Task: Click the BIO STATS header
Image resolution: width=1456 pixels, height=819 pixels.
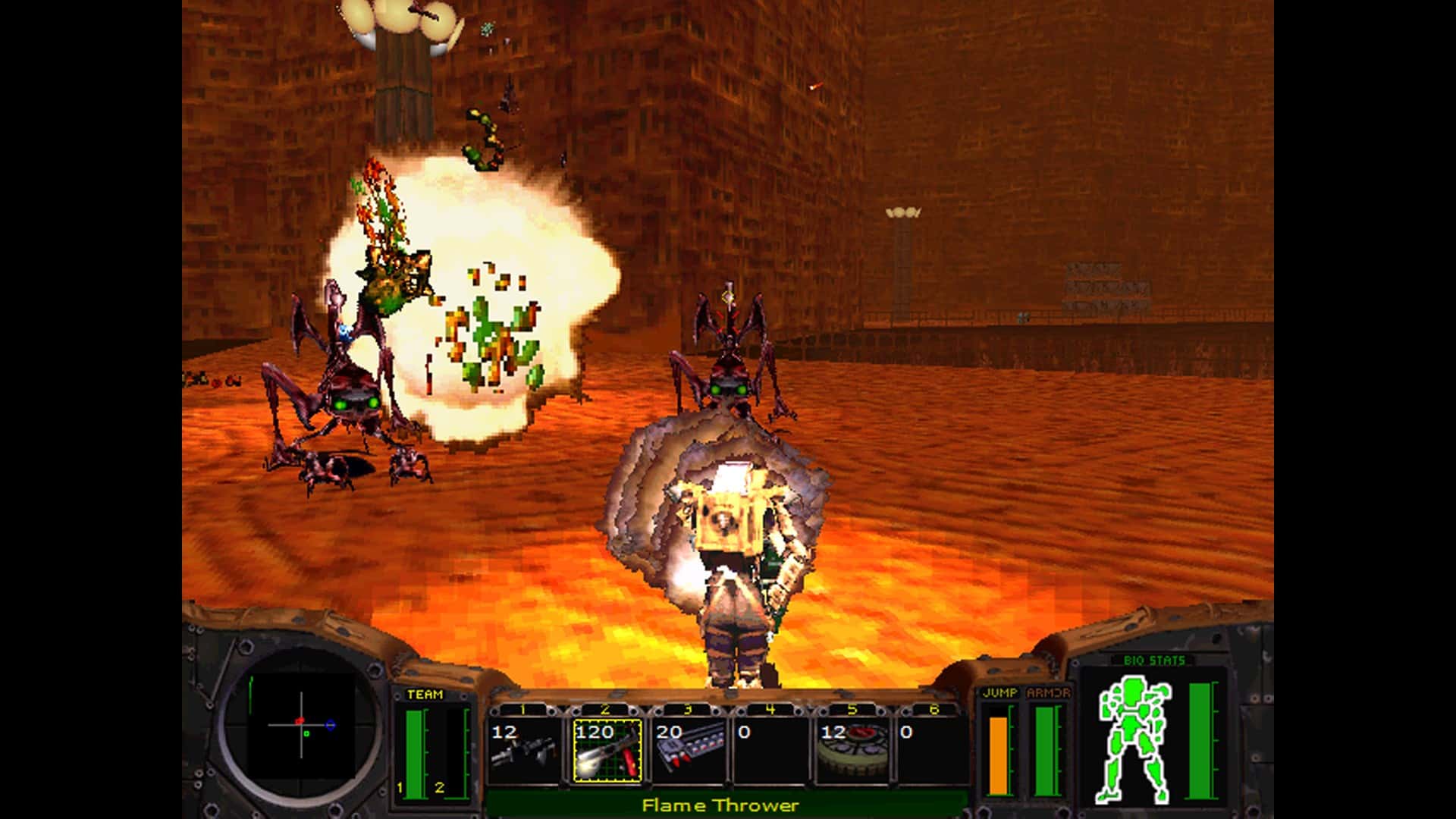Action: click(x=1156, y=660)
